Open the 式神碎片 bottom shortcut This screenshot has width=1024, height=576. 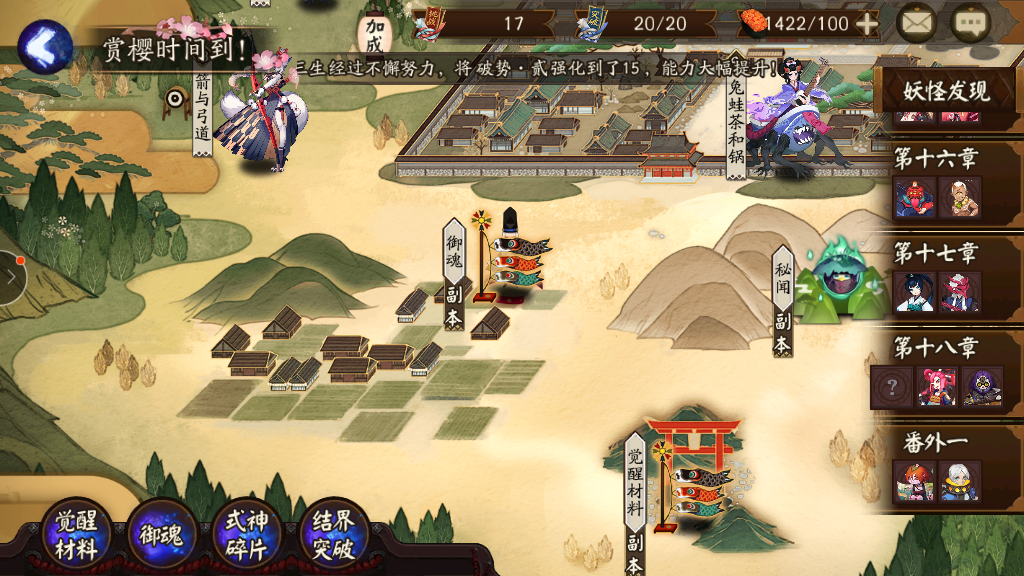coord(246,535)
